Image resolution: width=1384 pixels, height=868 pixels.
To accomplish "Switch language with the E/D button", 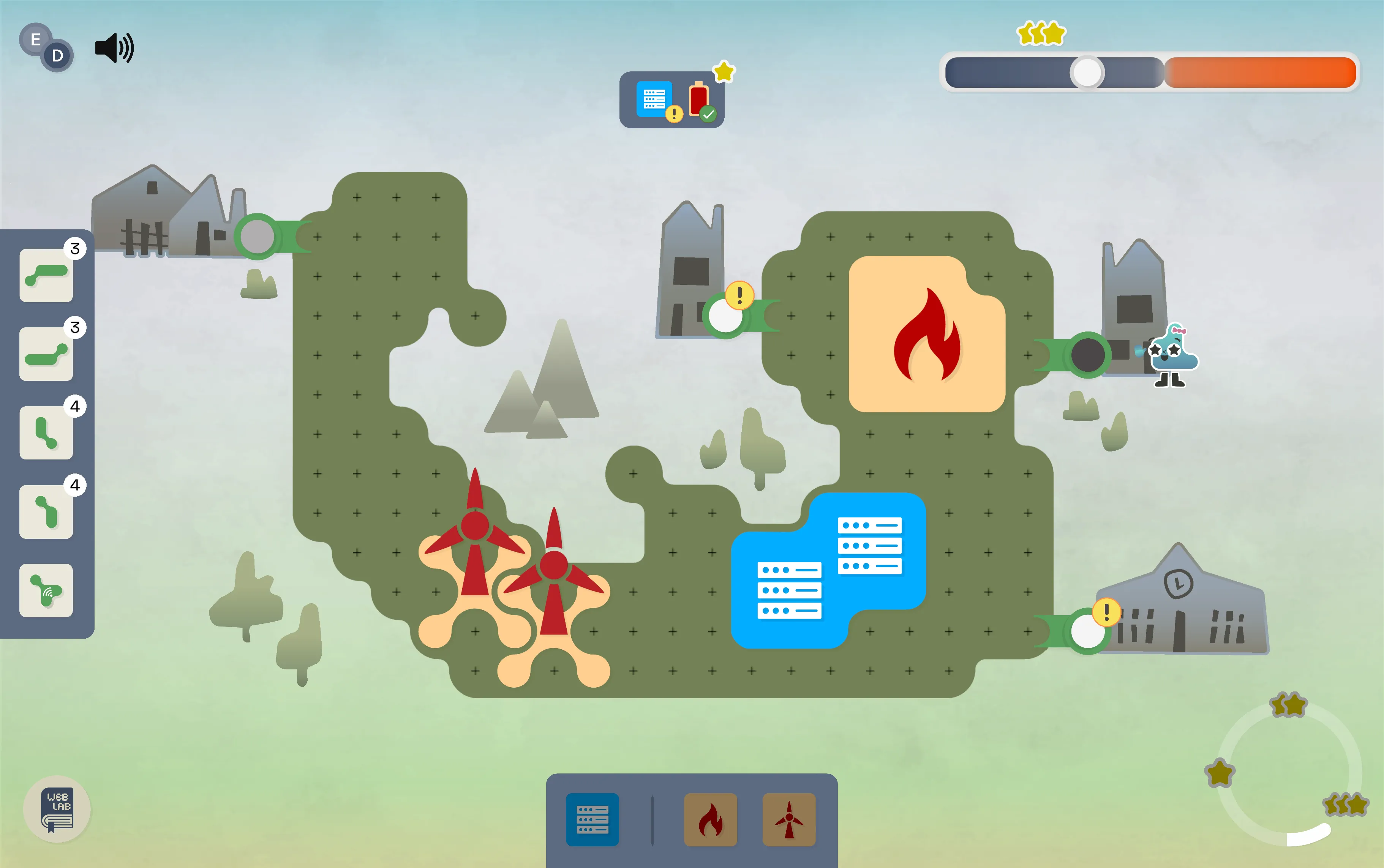I will [x=46, y=47].
